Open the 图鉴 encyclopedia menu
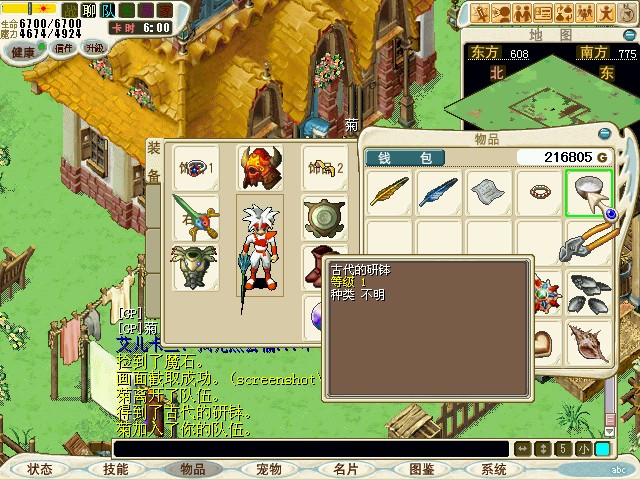This screenshot has width=640, height=480. (x=421, y=468)
